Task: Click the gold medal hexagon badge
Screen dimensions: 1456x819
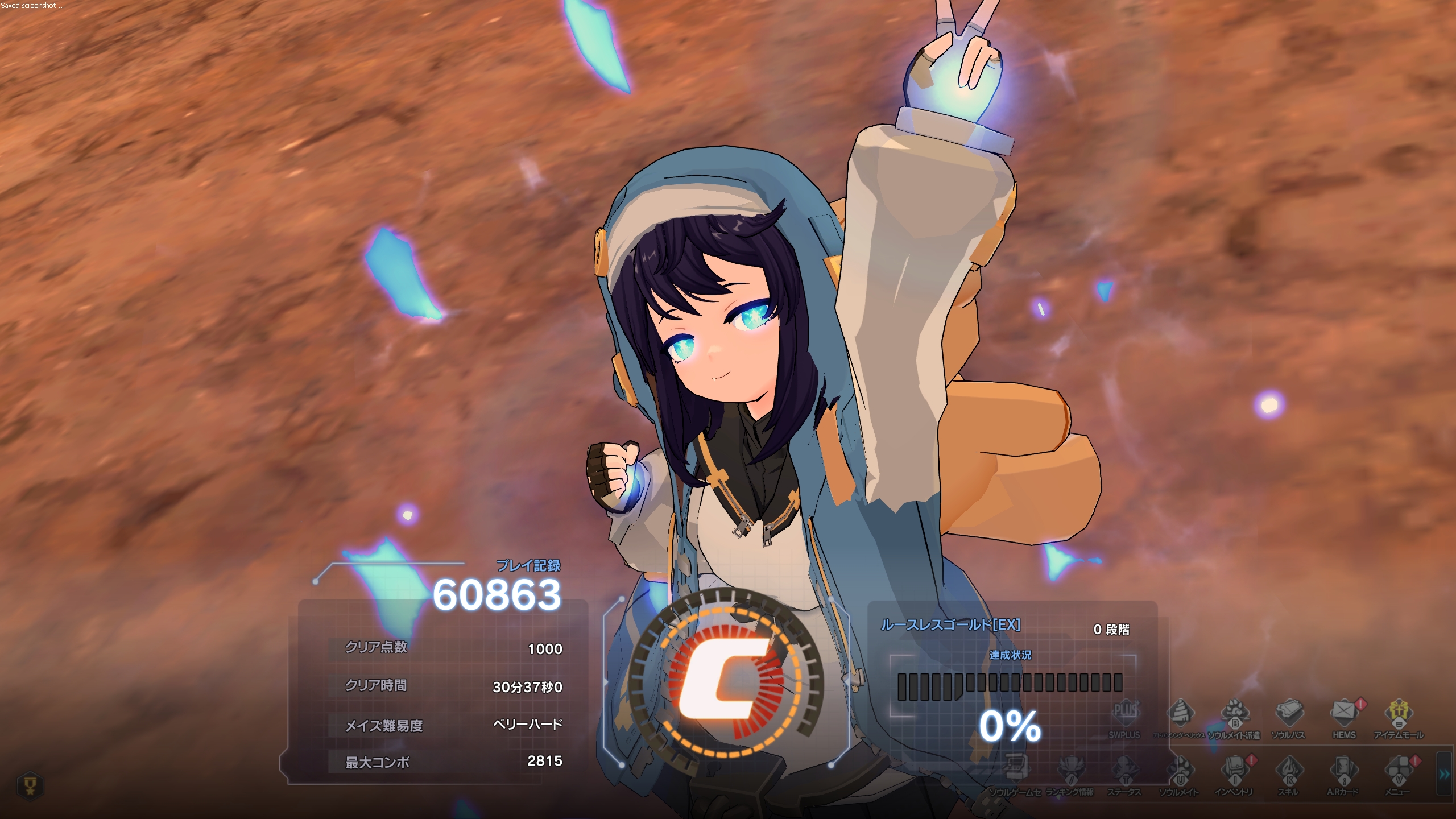Action: point(31,786)
